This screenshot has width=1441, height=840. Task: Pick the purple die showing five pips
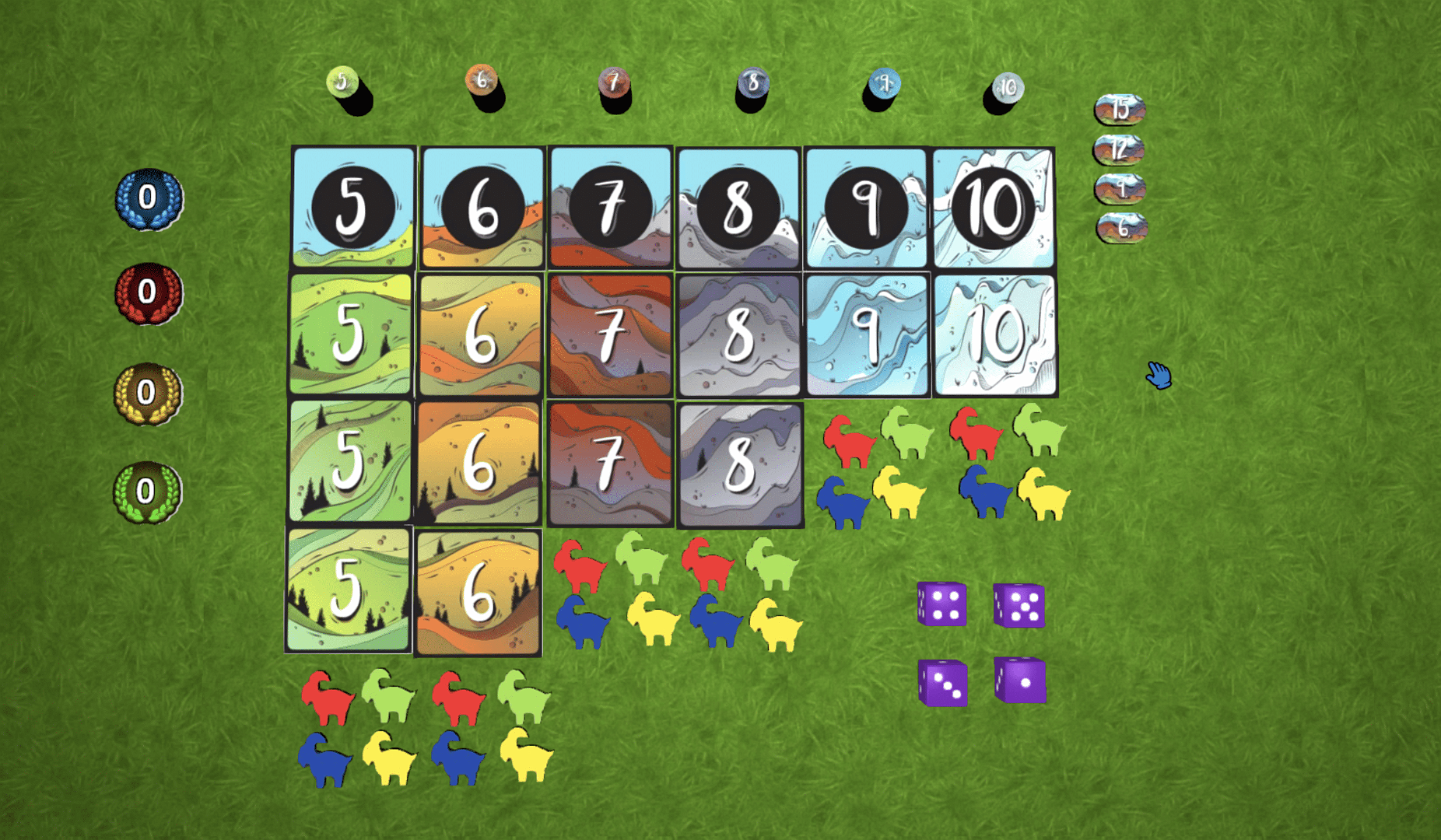pyautogui.click(x=1019, y=606)
